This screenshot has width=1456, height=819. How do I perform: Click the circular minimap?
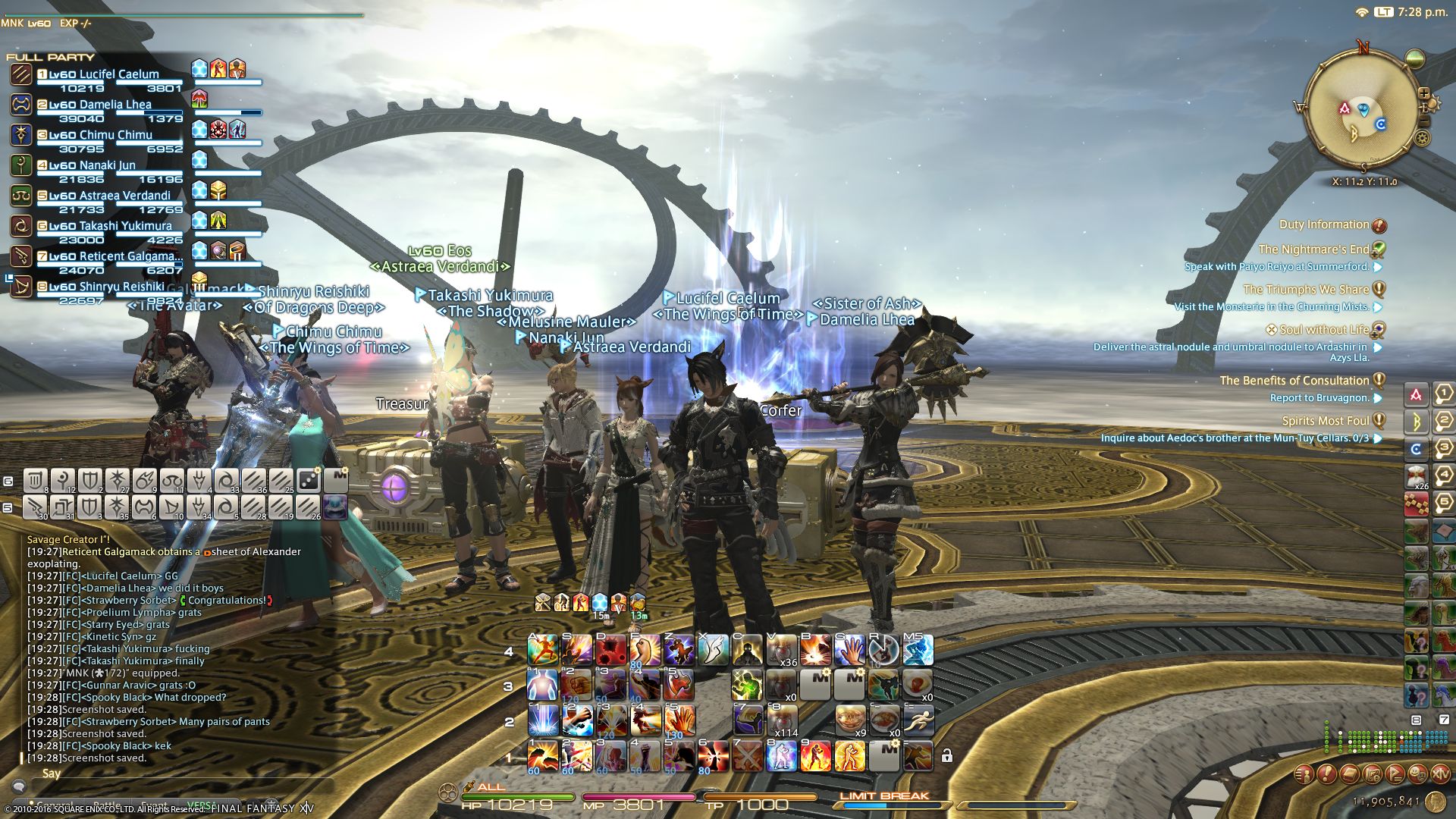pyautogui.click(x=1363, y=108)
